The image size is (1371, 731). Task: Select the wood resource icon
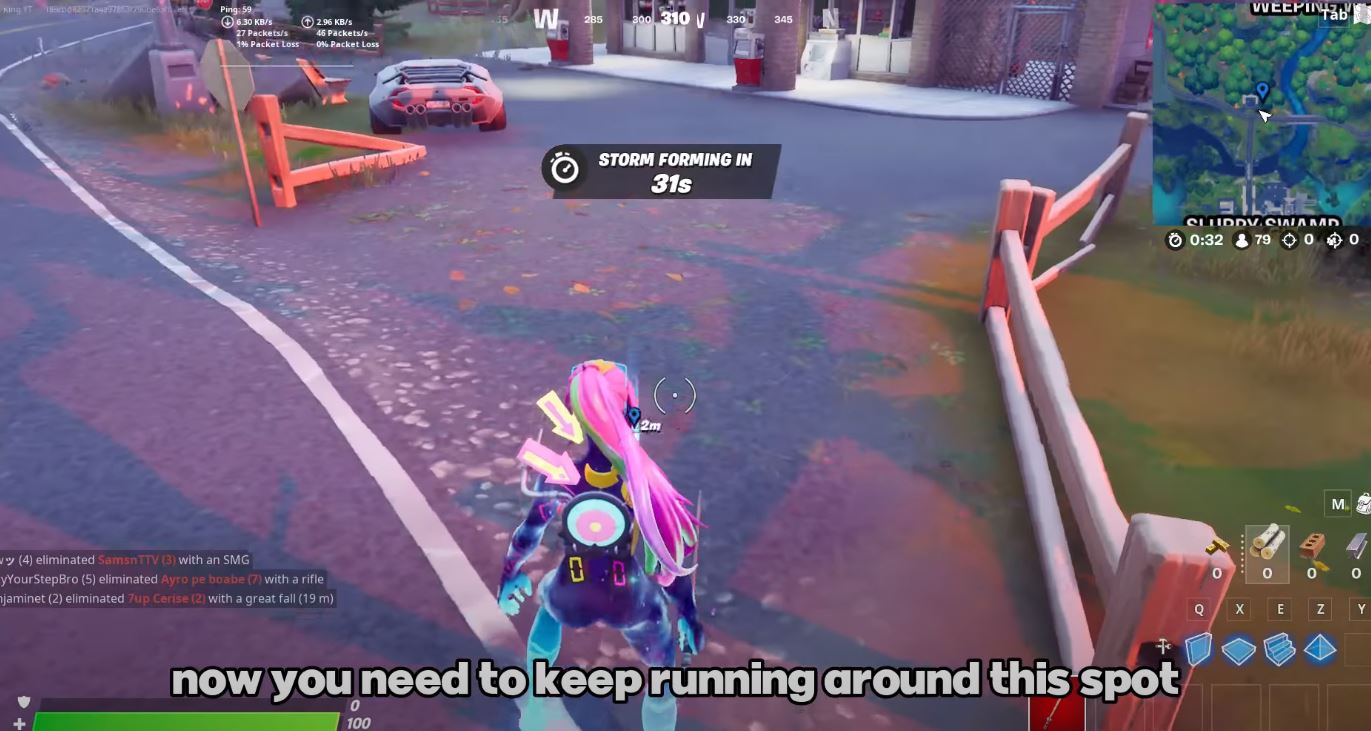tap(1268, 541)
